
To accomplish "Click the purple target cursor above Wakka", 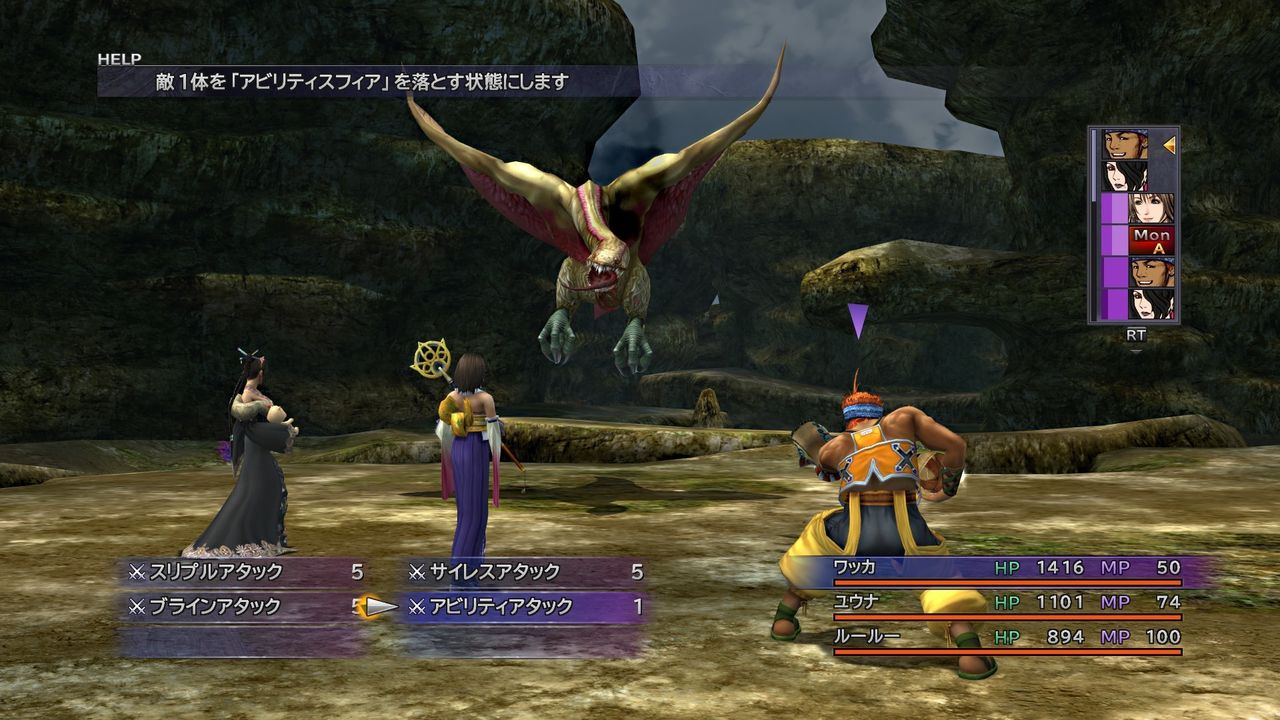I will (856, 318).
